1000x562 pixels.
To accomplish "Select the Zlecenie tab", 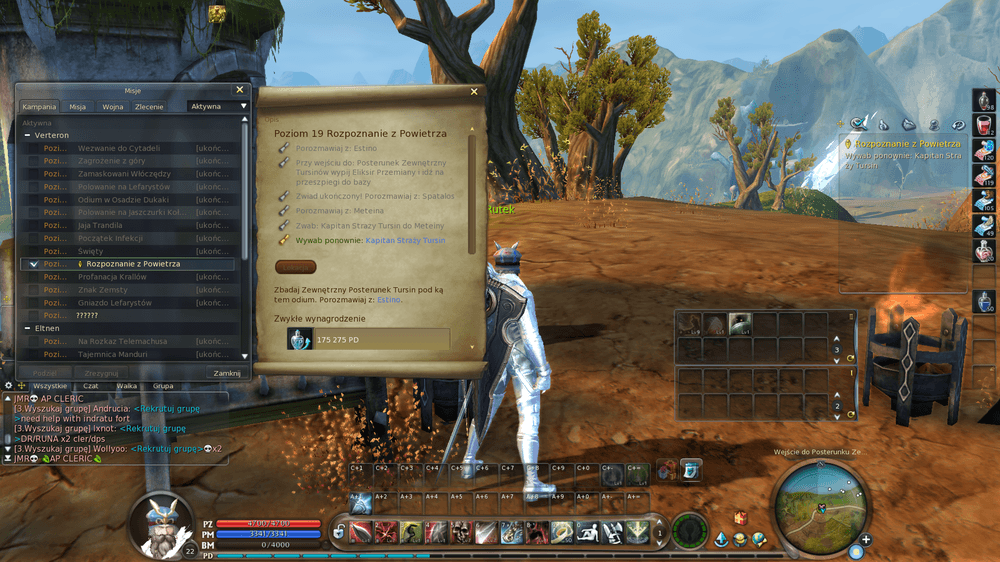I will point(149,106).
